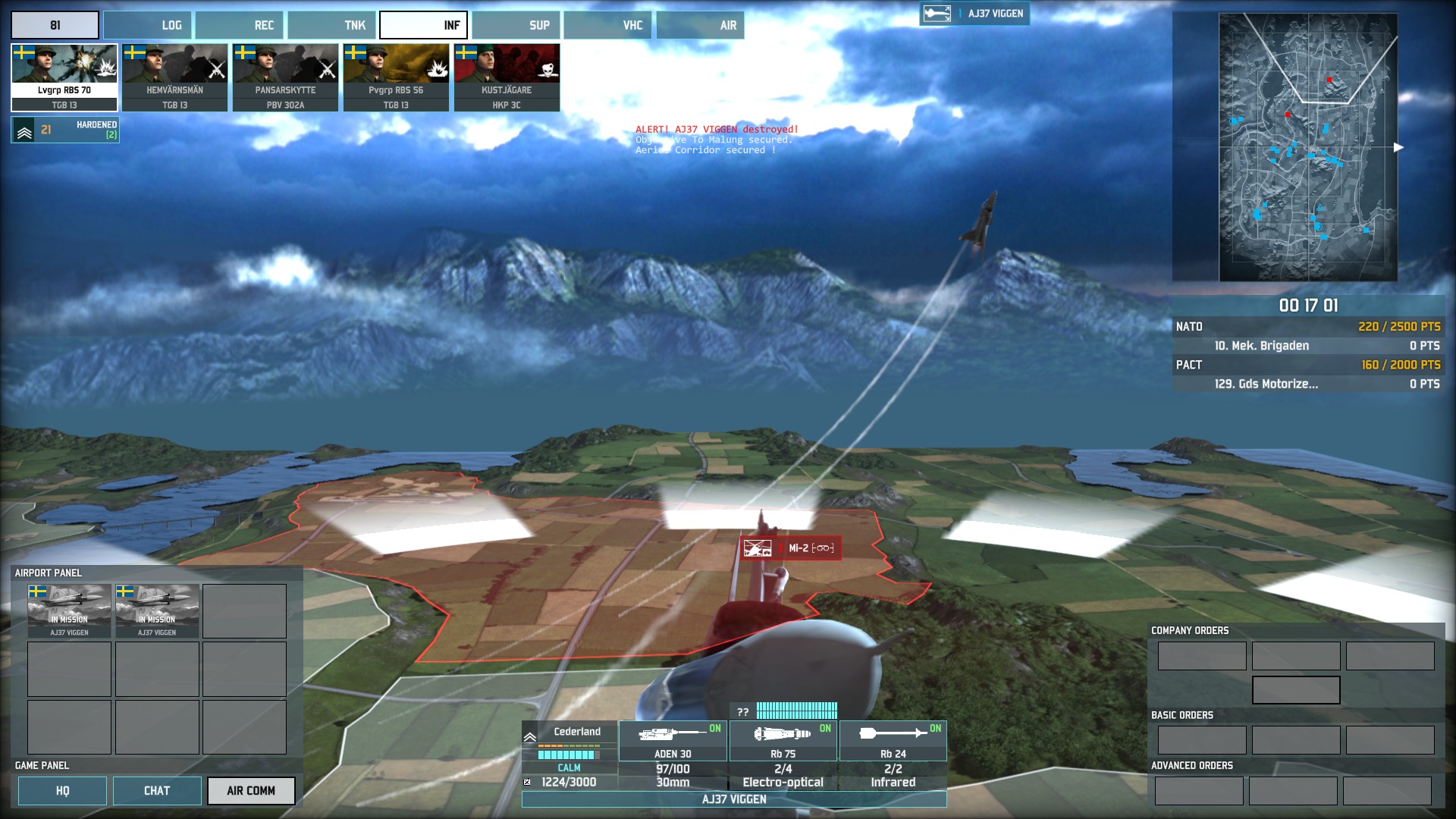
Task: Click the tactical minimap
Action: (x=1308, y=148)
